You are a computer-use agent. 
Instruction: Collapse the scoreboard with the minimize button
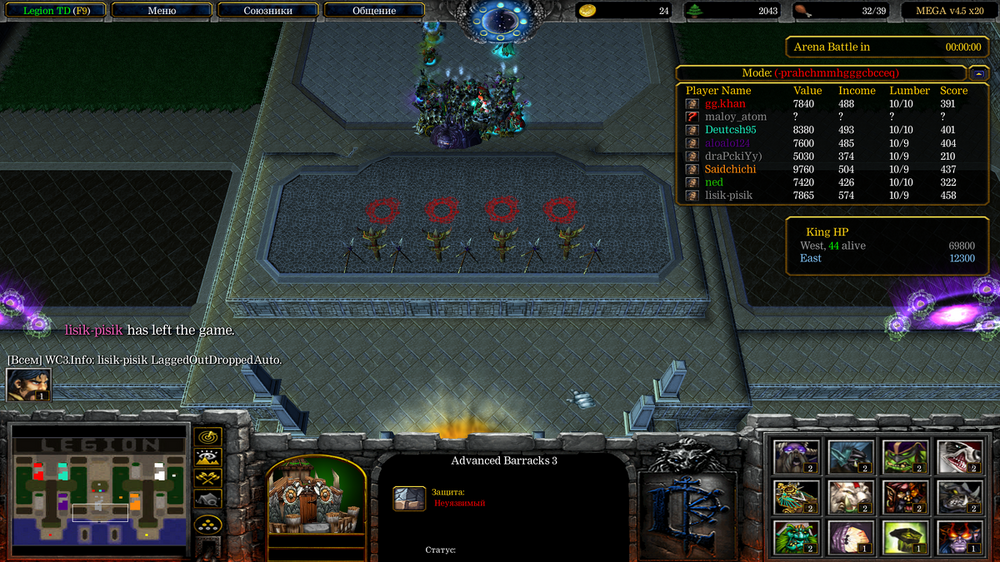pyautogui.click(x=976, y=73)
